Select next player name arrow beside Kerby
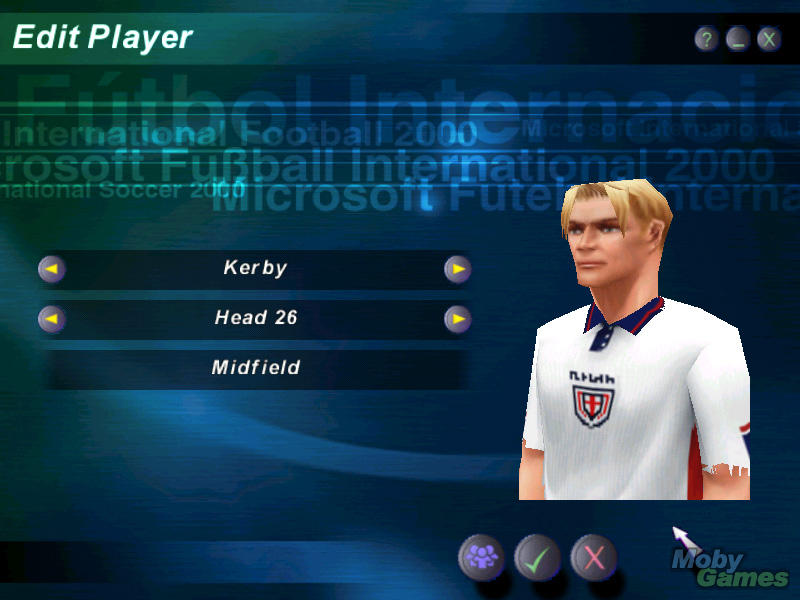The height and width of the screenshot is (600, 800). pyautogui.click(x=457, y=269)
